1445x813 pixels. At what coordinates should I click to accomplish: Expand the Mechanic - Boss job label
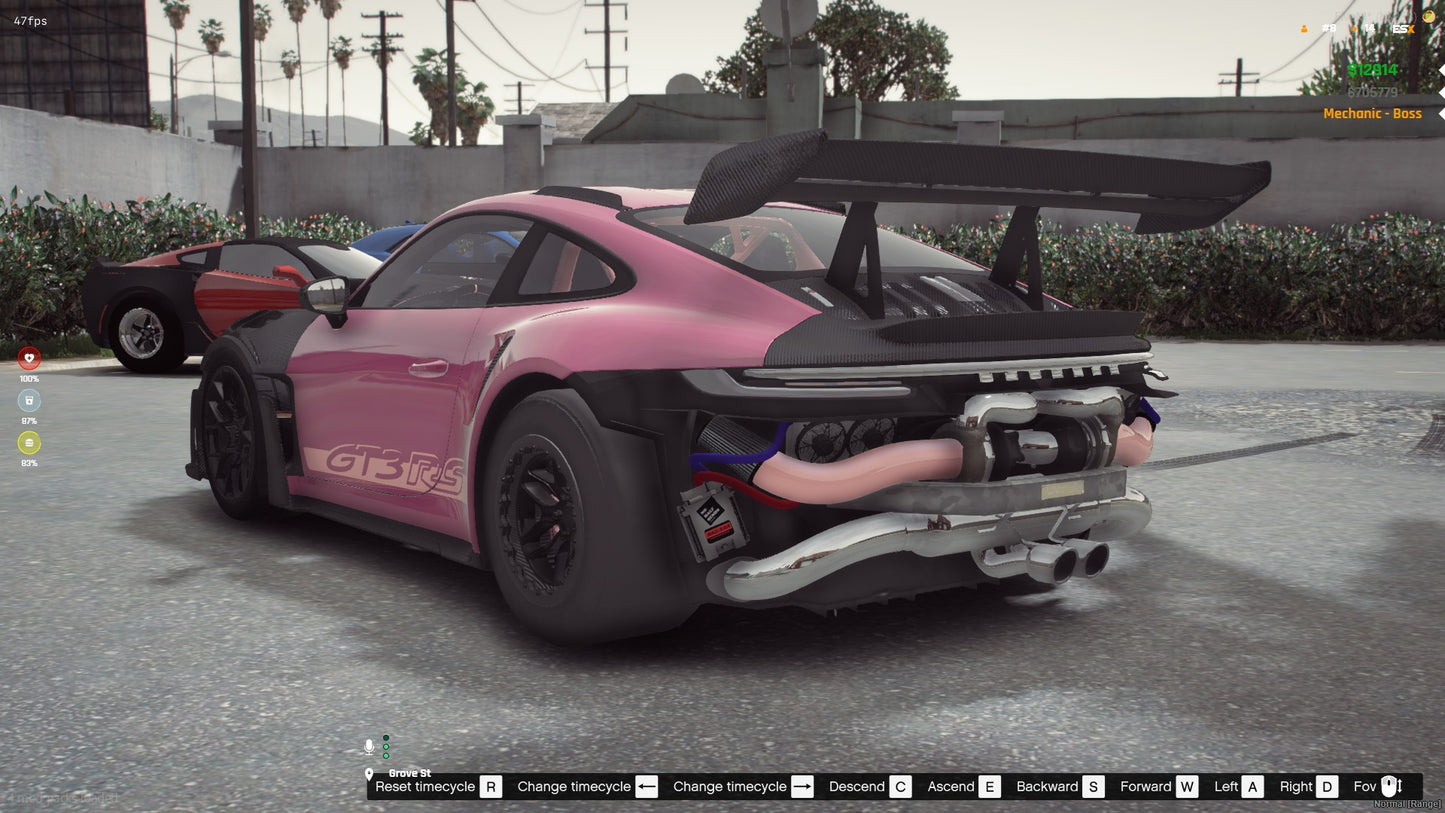1373,113
